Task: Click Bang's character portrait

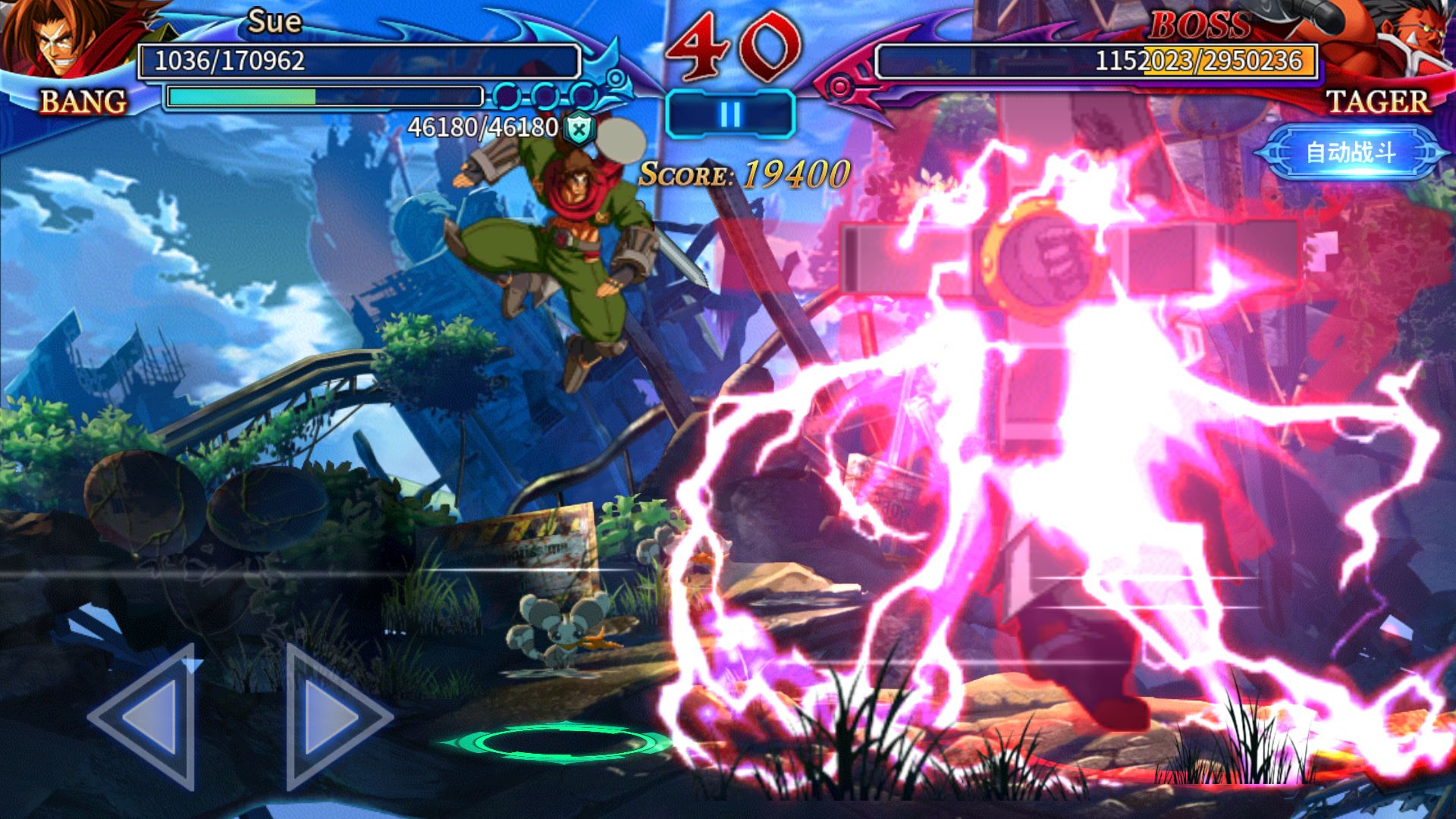Action: [x=57, y=39]
